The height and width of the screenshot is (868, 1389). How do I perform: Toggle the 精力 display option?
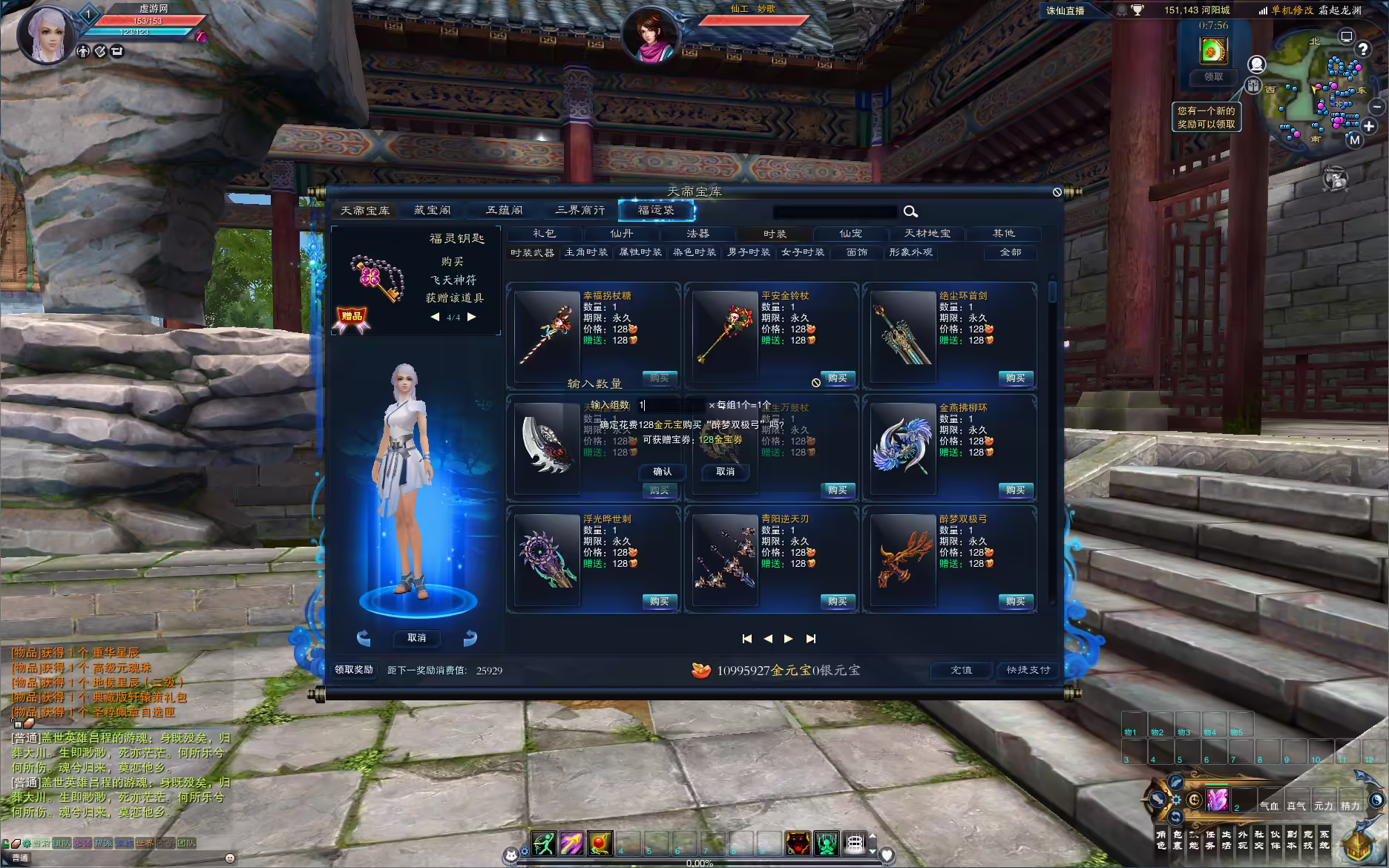(x=1350, y=806)
